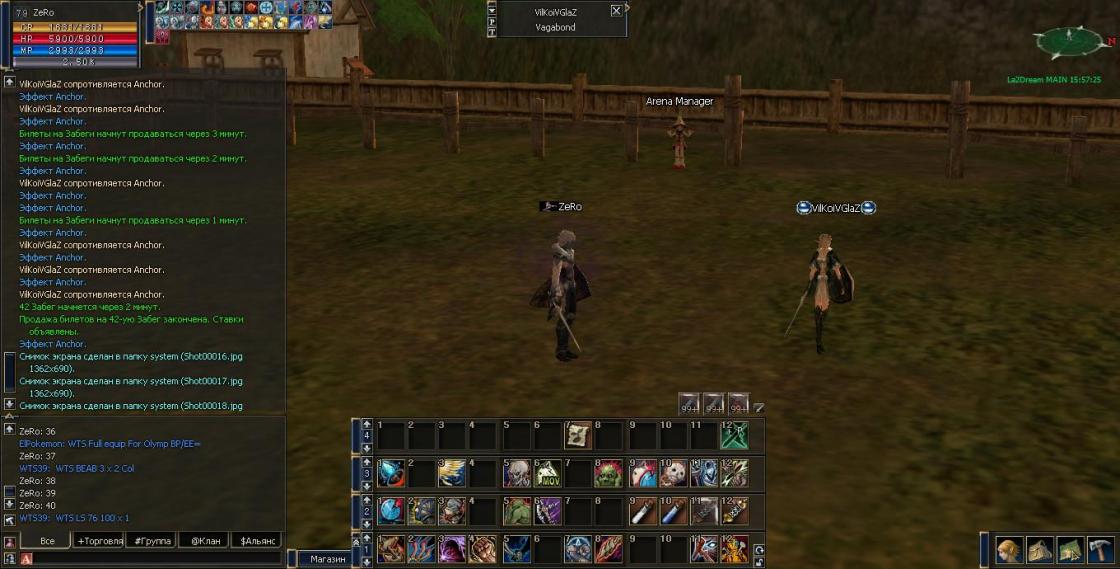The height and width of the screenshot is (569, 1120).
Task: Select the blue potion vial slot
Action: pos(672,511)
